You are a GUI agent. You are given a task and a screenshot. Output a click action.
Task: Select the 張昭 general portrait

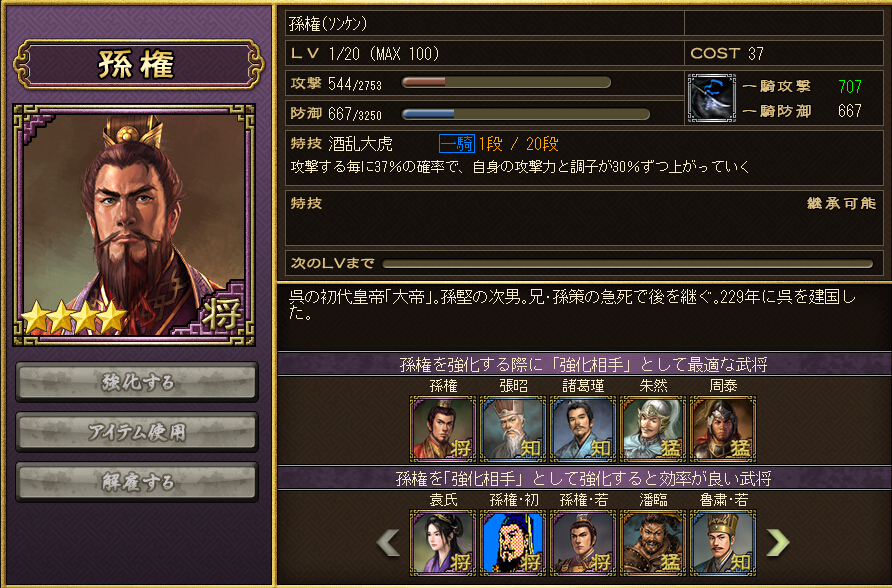click(513, 429)
